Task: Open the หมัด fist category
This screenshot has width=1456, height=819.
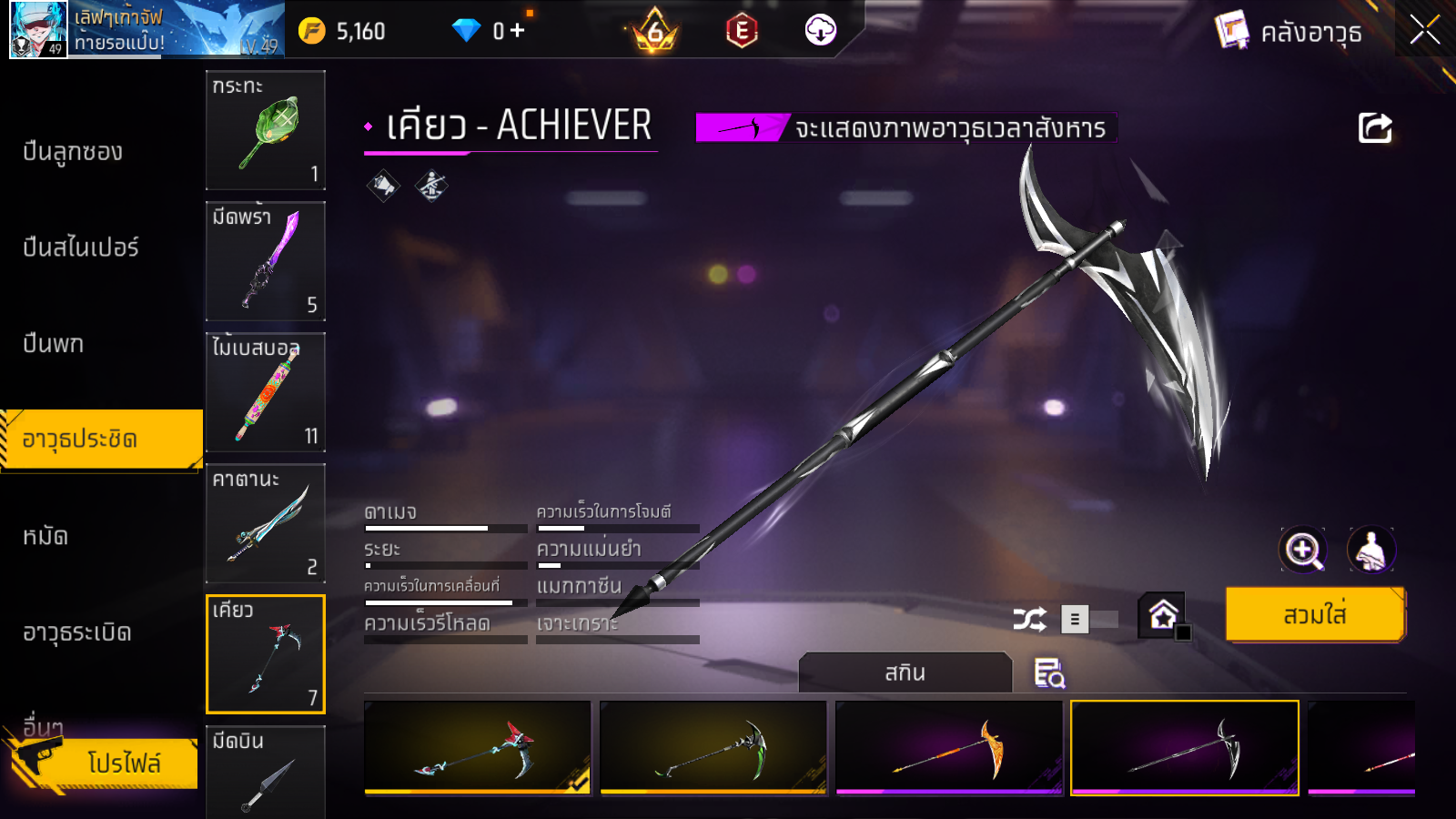Action: coord(45,537)
